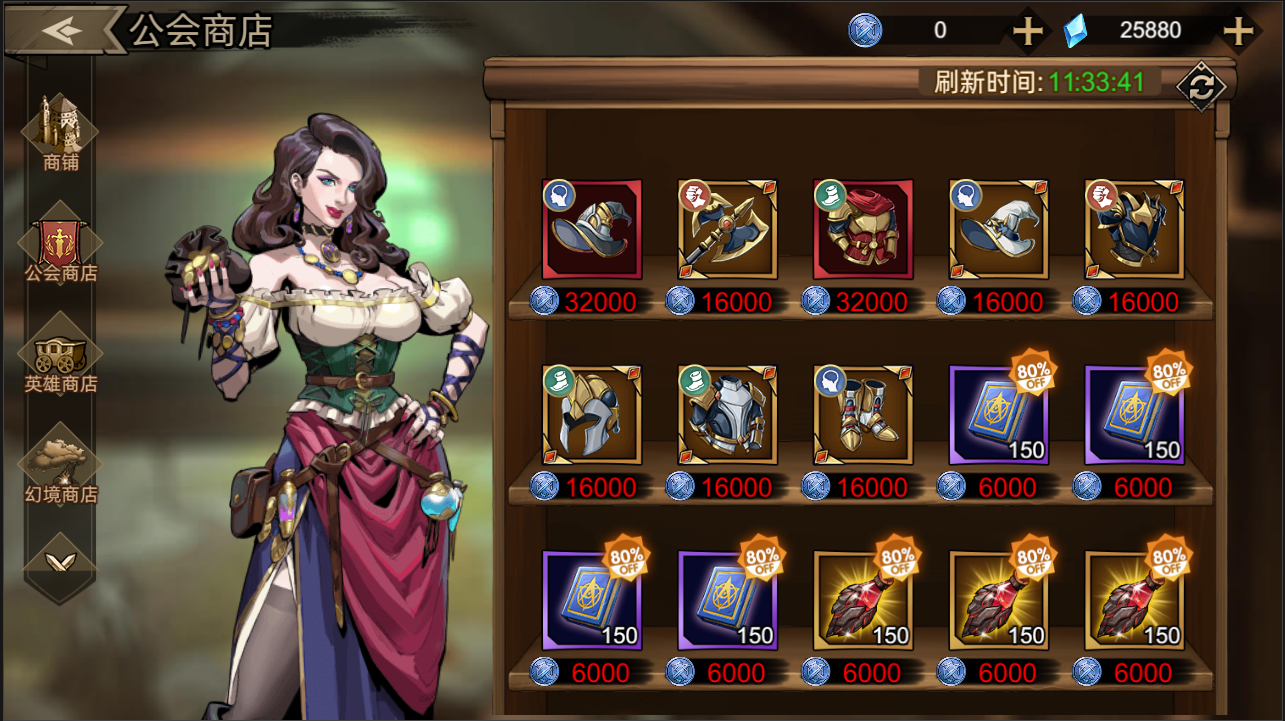Refresh the shop inventory

(x=1200, y=87)
